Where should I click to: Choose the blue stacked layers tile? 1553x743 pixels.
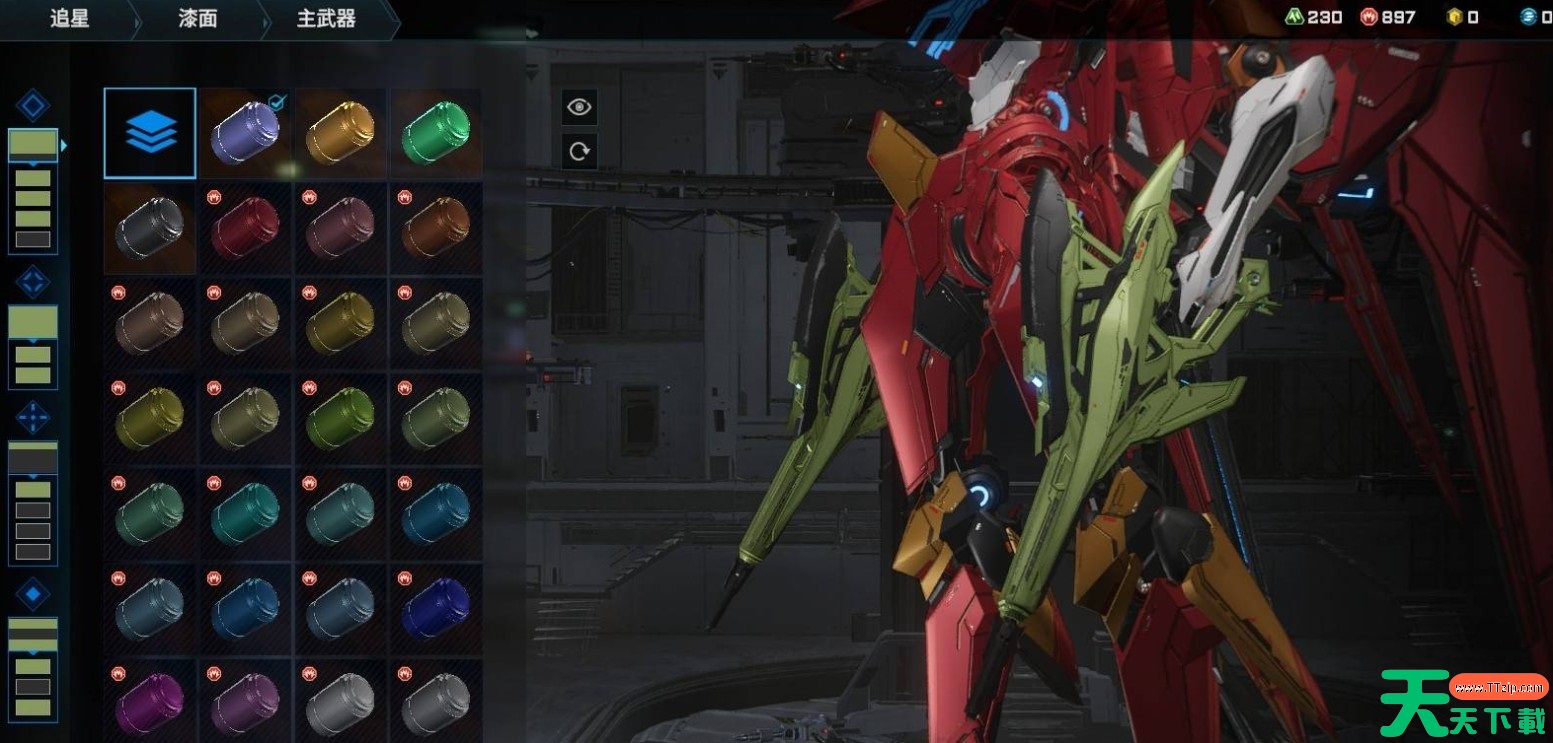(x=150, y=133)
